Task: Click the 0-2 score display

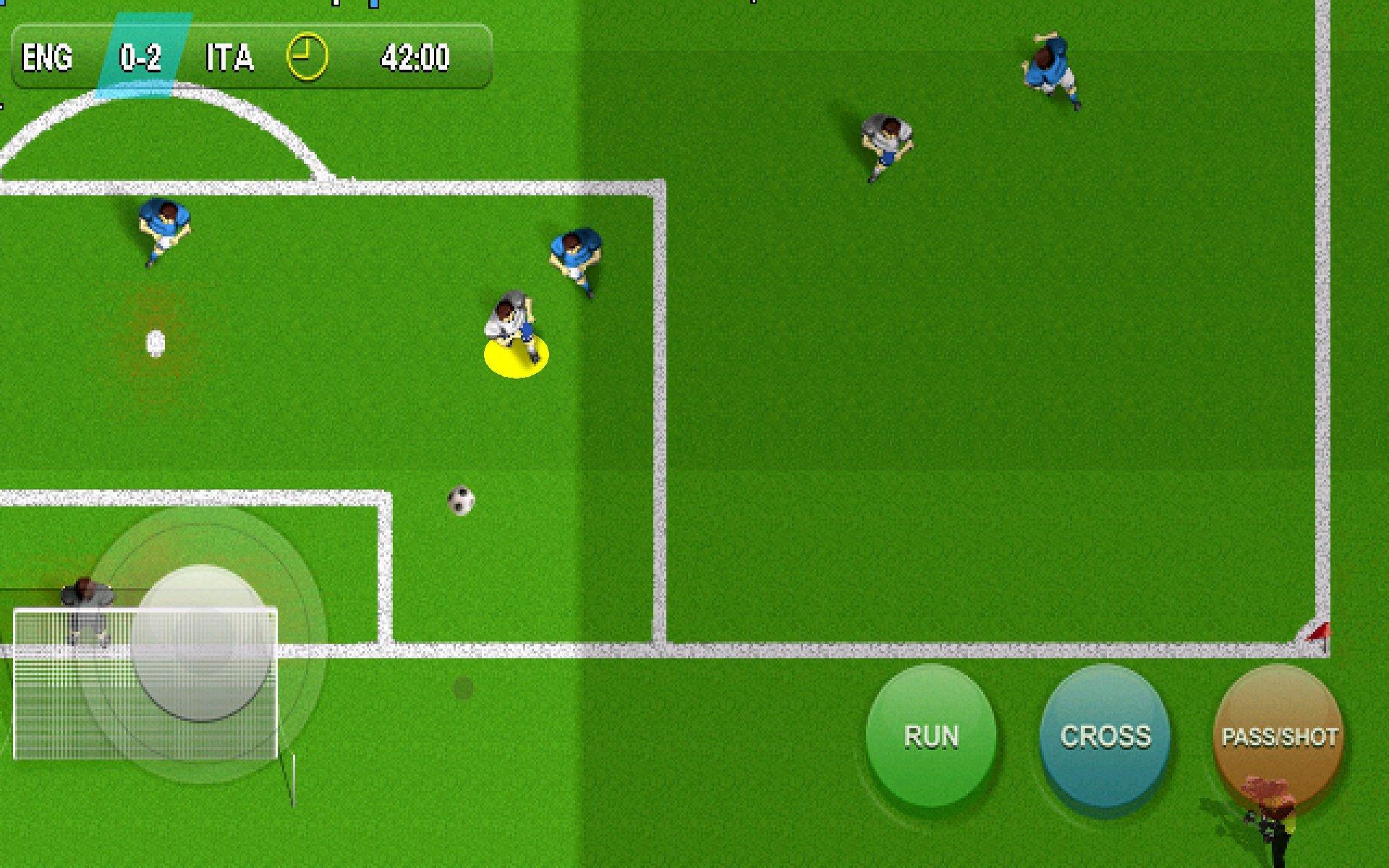Action: (140, 56)
